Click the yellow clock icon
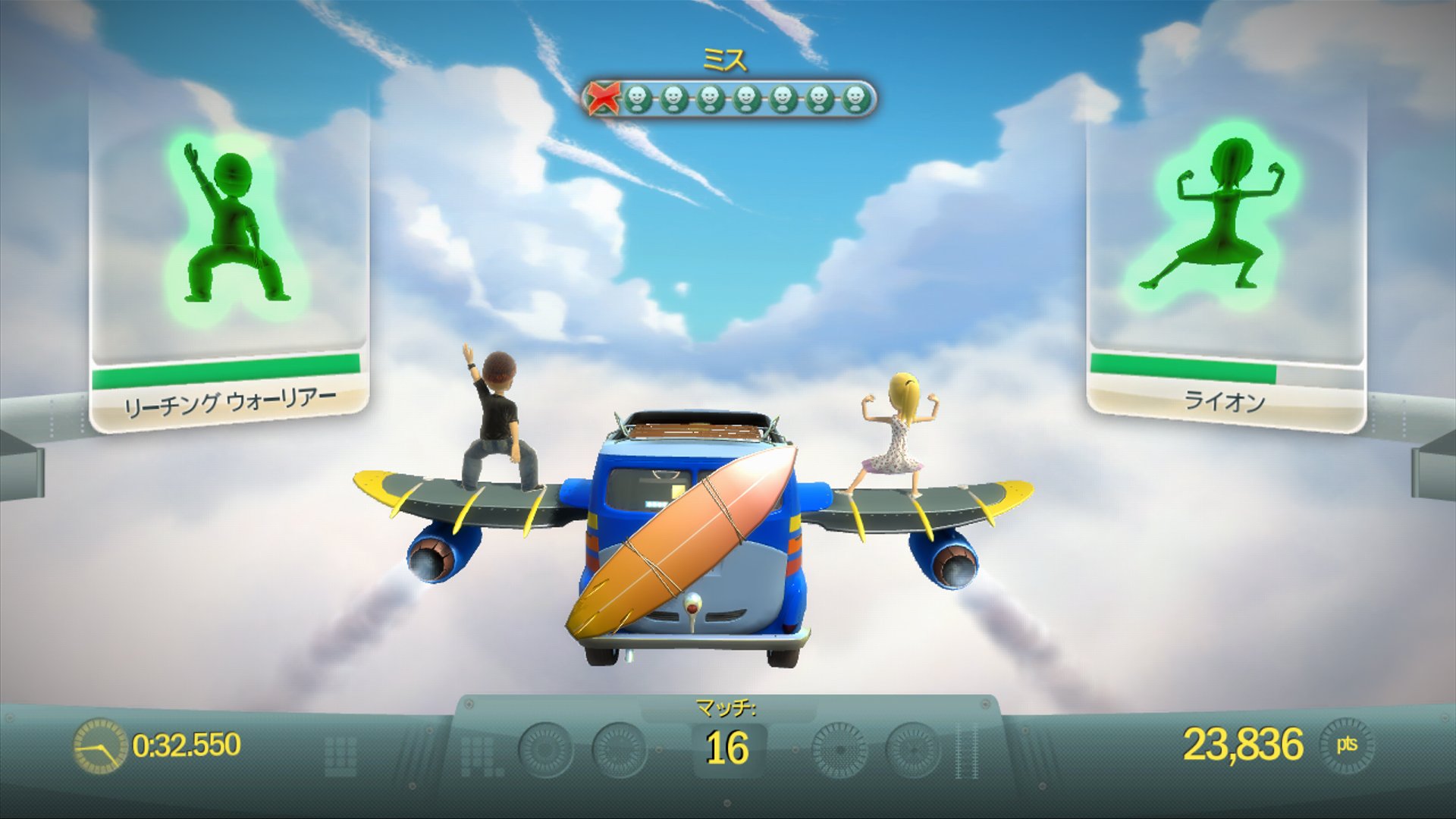Screen dimensions: 1456x819 point(99,745)
